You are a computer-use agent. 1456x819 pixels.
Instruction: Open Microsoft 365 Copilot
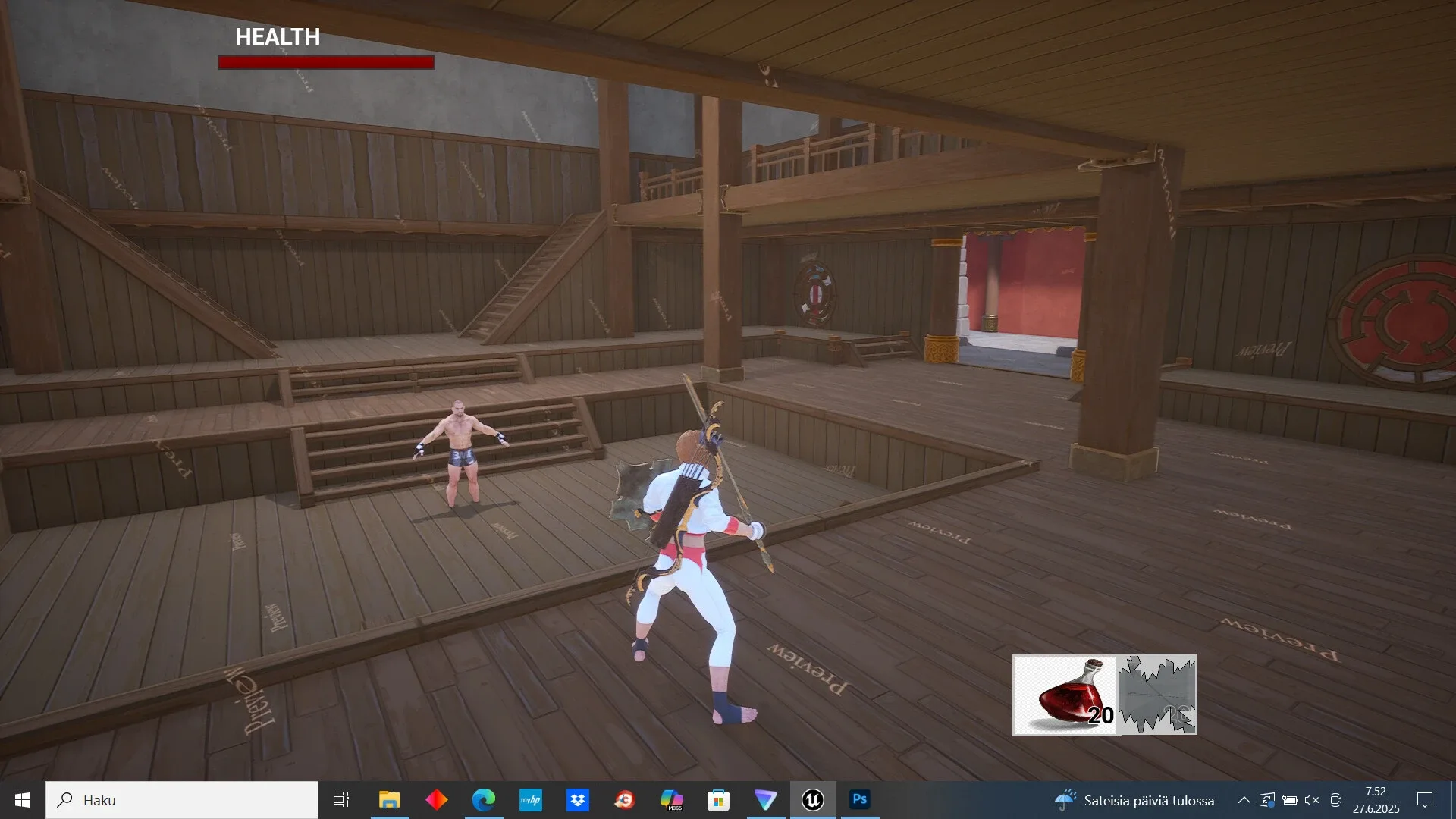click(673, 800)
